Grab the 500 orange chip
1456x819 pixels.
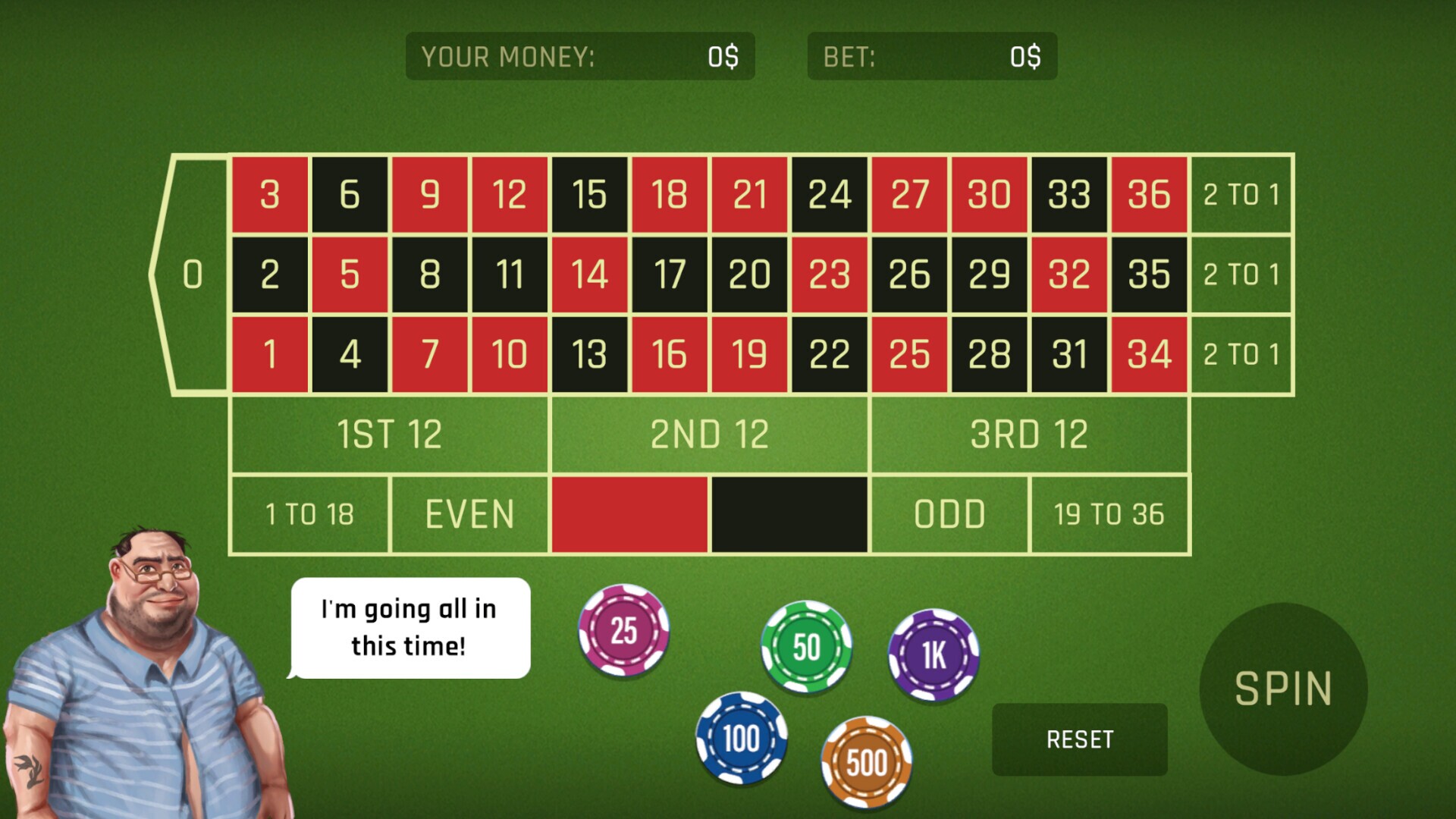(867, 762)
